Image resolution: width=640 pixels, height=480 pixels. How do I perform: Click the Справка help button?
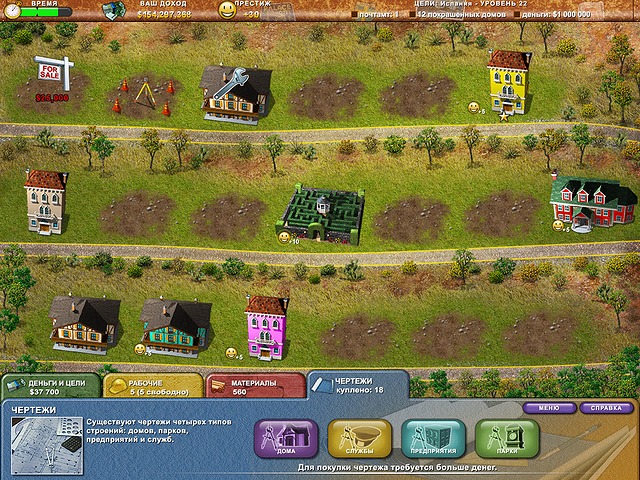[x=607, y=408]
